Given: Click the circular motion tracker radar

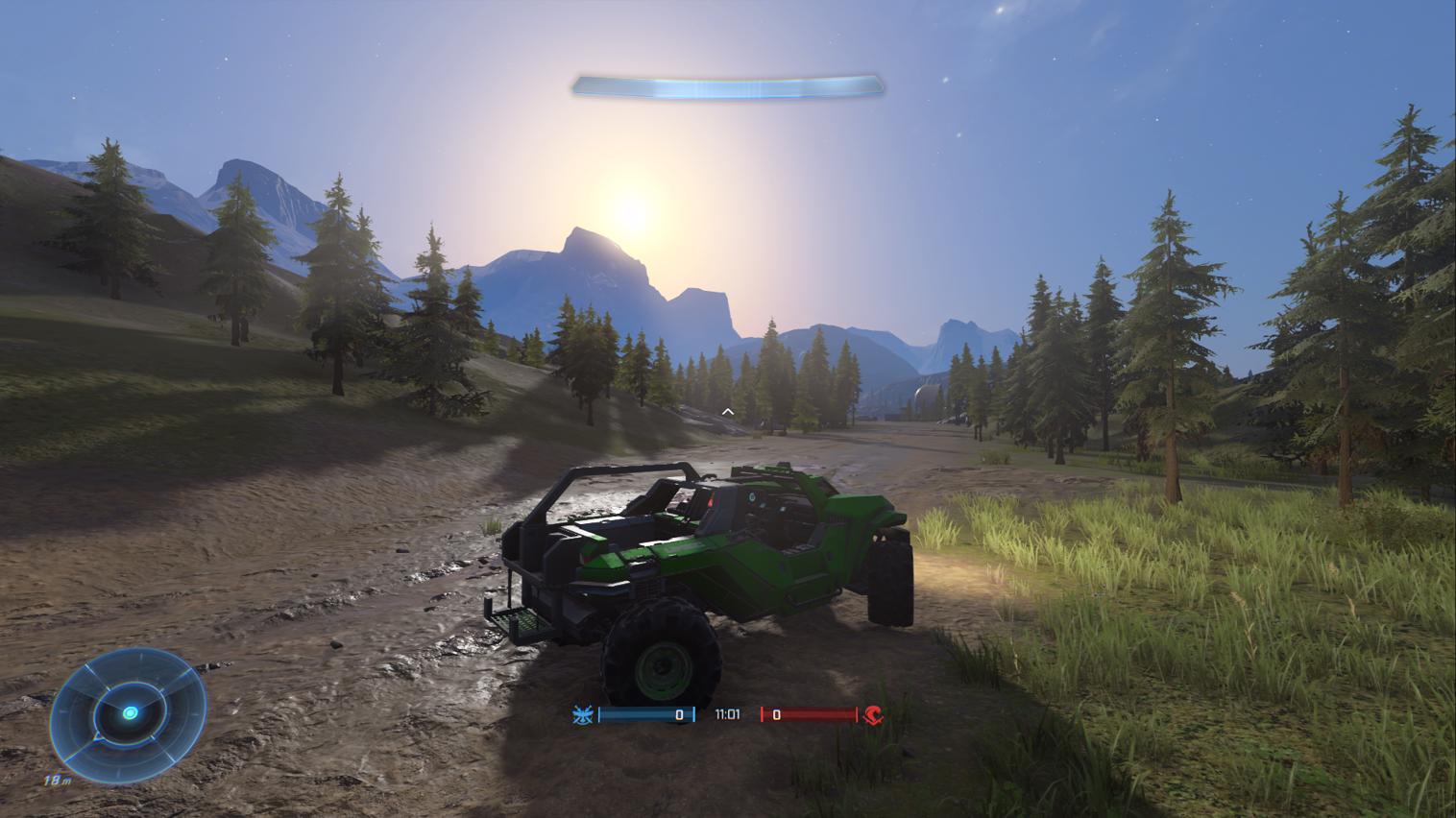Looking at the screenshot, I should click(x=128, y=711).
